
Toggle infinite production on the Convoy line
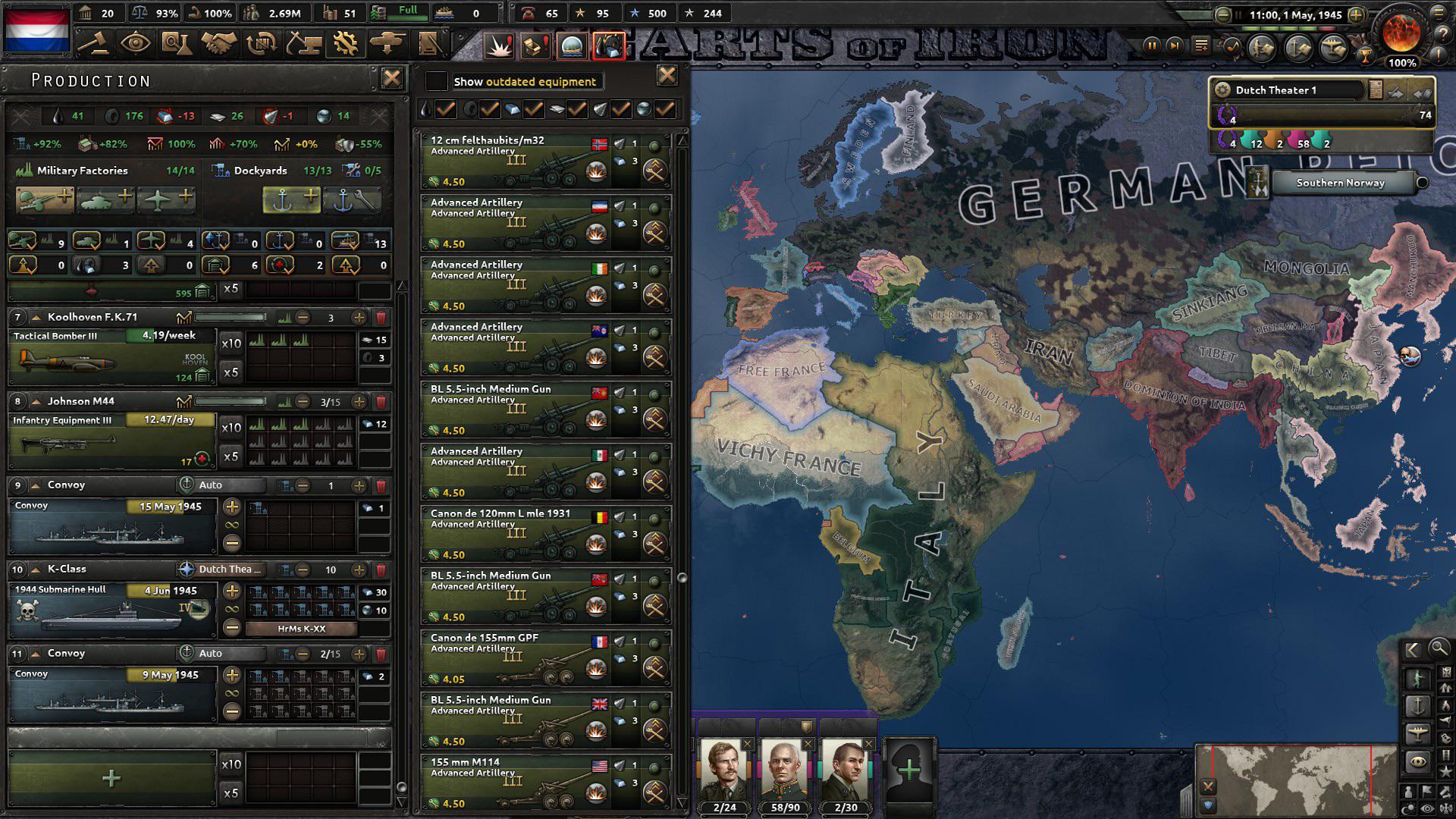pyautogui.click(x=231, y=524)
